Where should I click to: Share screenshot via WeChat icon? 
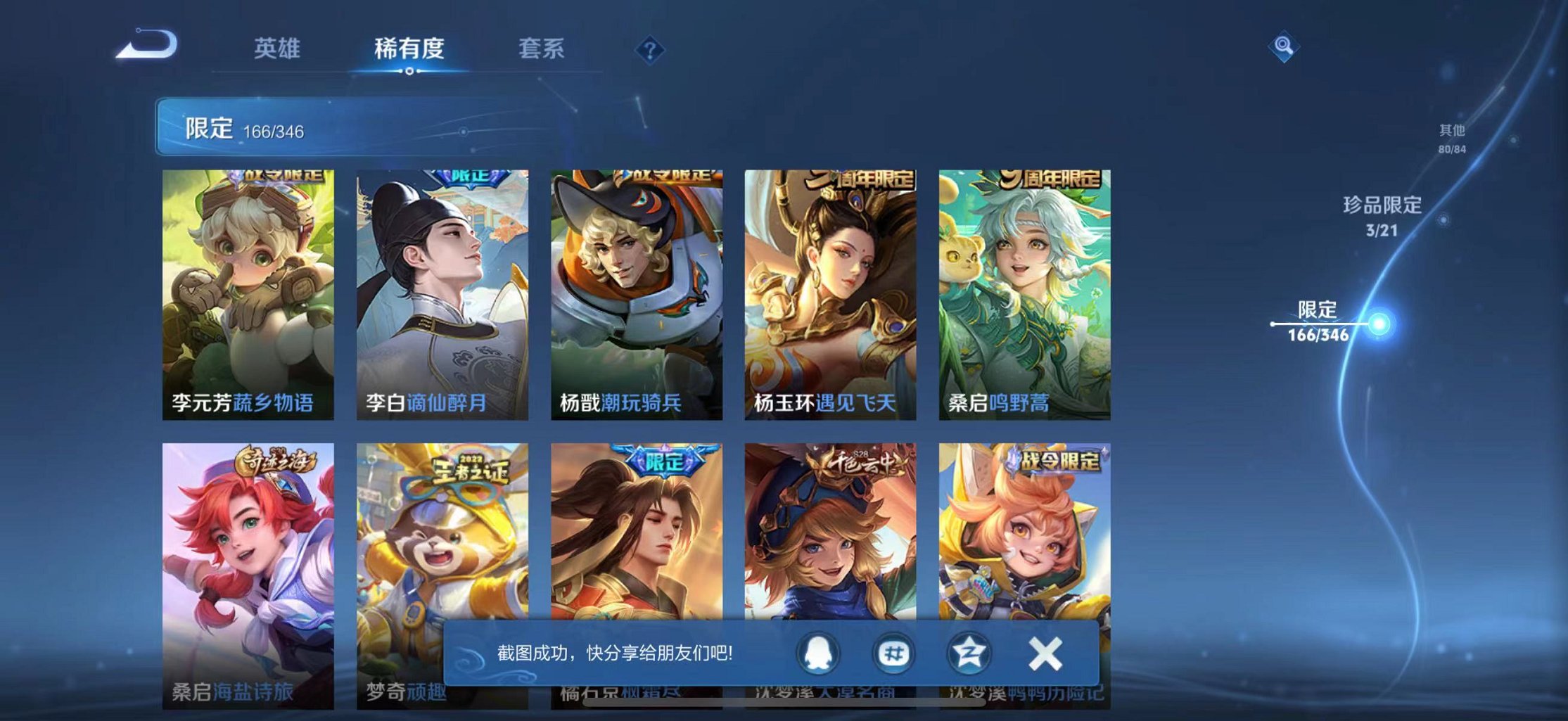[x=893, y=652]
